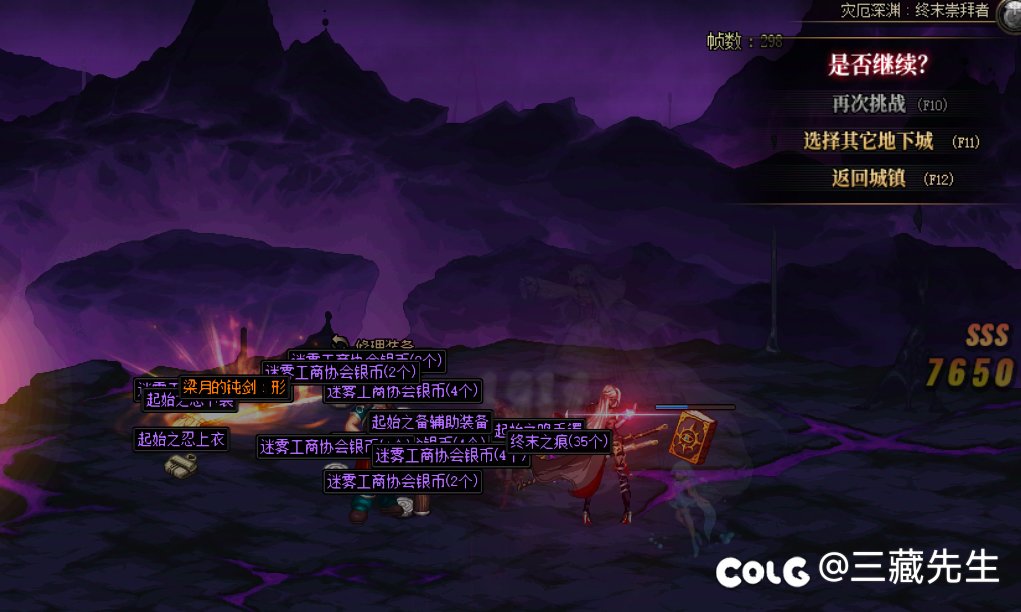Image resolution: width=1021 pixels, height=612 pixels.
Task: Click 返回城镇 to return to town
Action: [x=869, y=179]
